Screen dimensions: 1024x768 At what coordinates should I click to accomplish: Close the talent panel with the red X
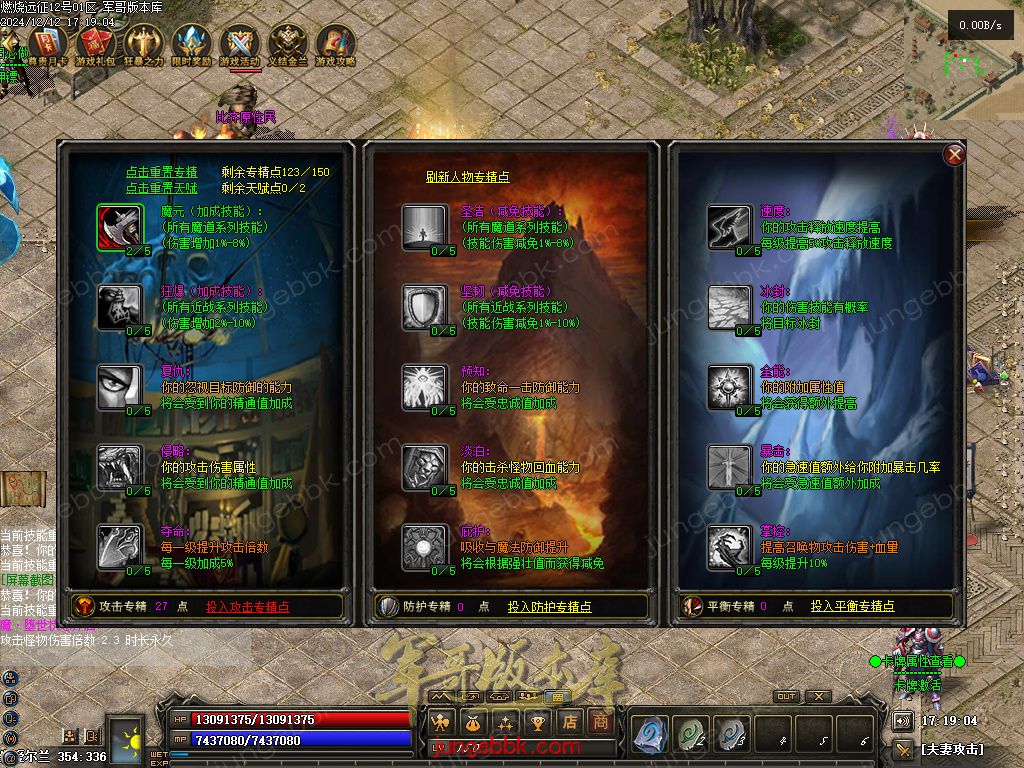click(955, 154)
